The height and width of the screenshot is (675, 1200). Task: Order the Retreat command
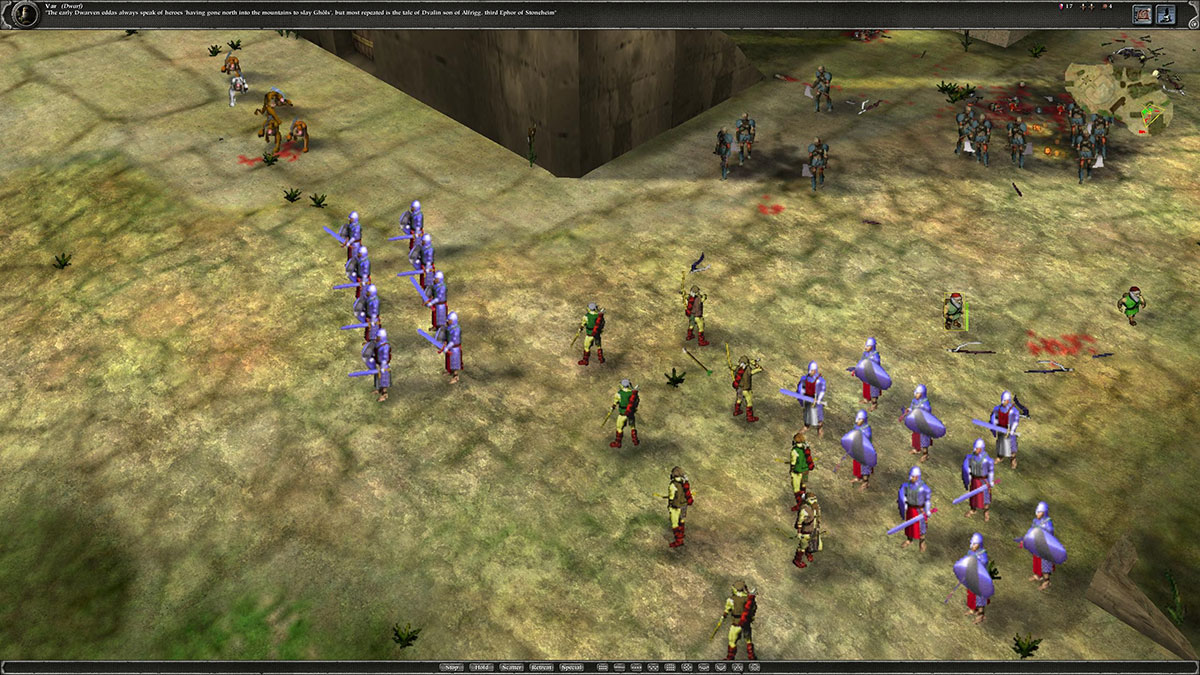(x=542, y=667)
